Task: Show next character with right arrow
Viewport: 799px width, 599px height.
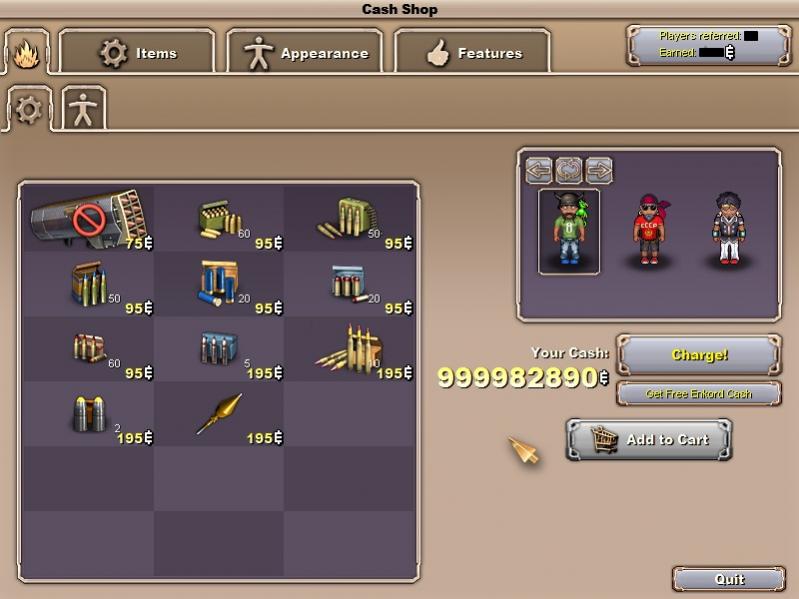Action: tap(598, 169)
